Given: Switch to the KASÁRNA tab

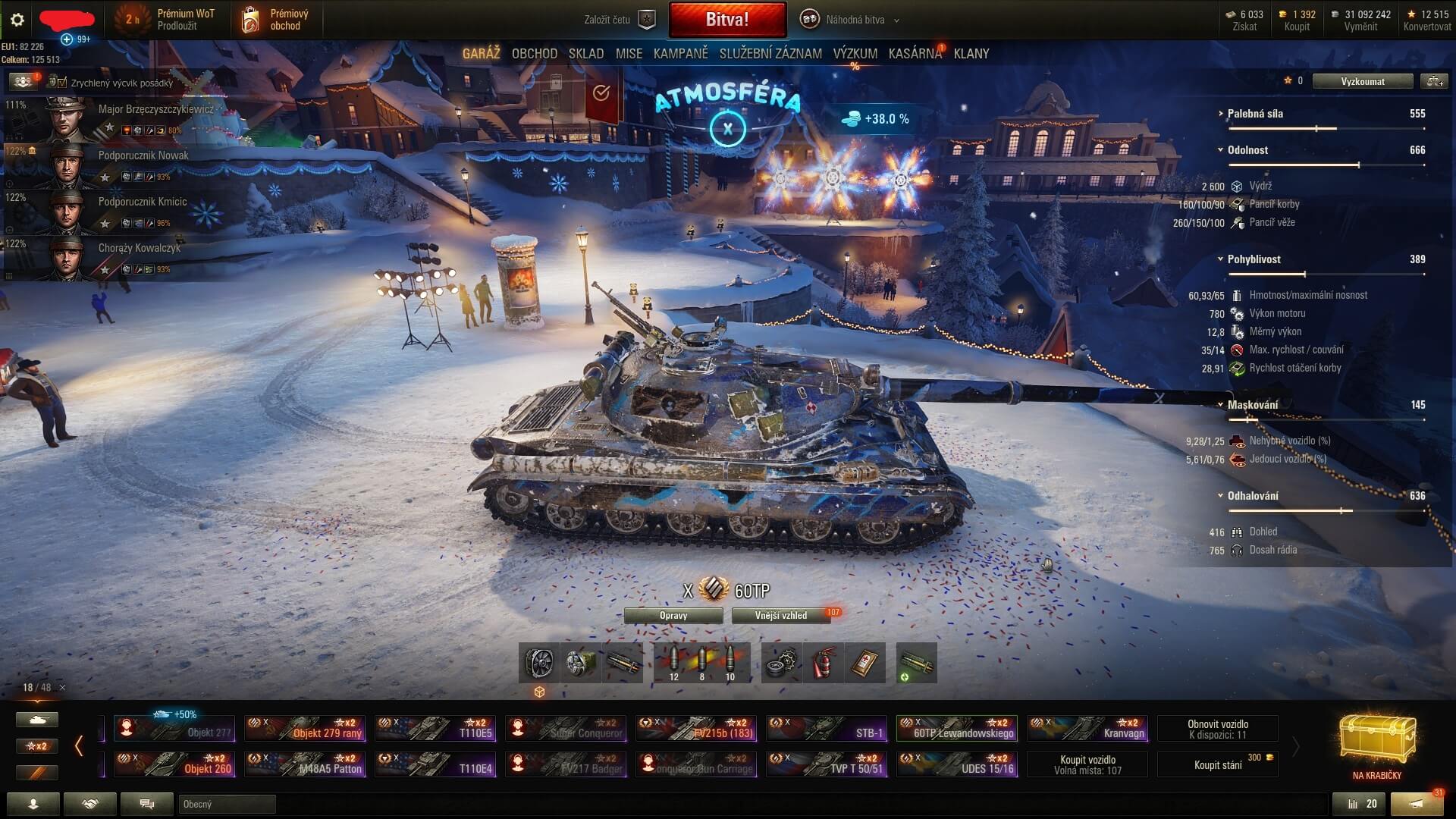Looking at the screenshot, I should point(915,54).
